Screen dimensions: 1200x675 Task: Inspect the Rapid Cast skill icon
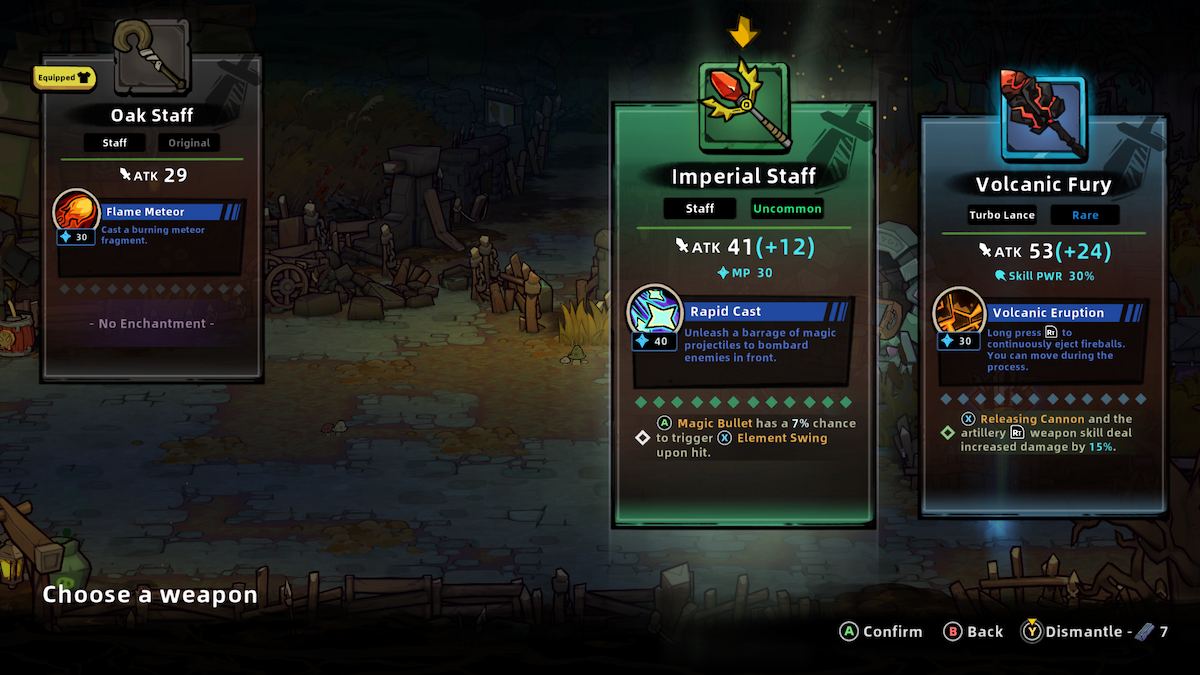click(x=655, y=316)
